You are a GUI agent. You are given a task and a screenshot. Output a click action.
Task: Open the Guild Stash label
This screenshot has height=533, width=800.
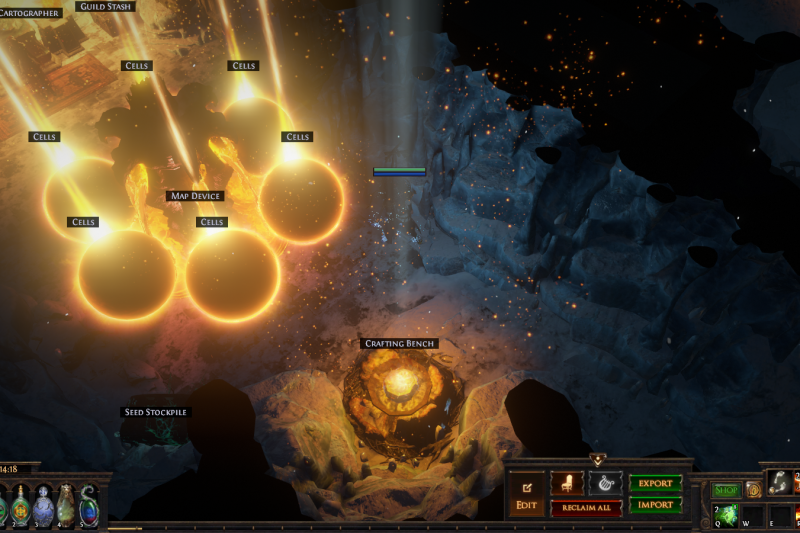coord(104,7)
